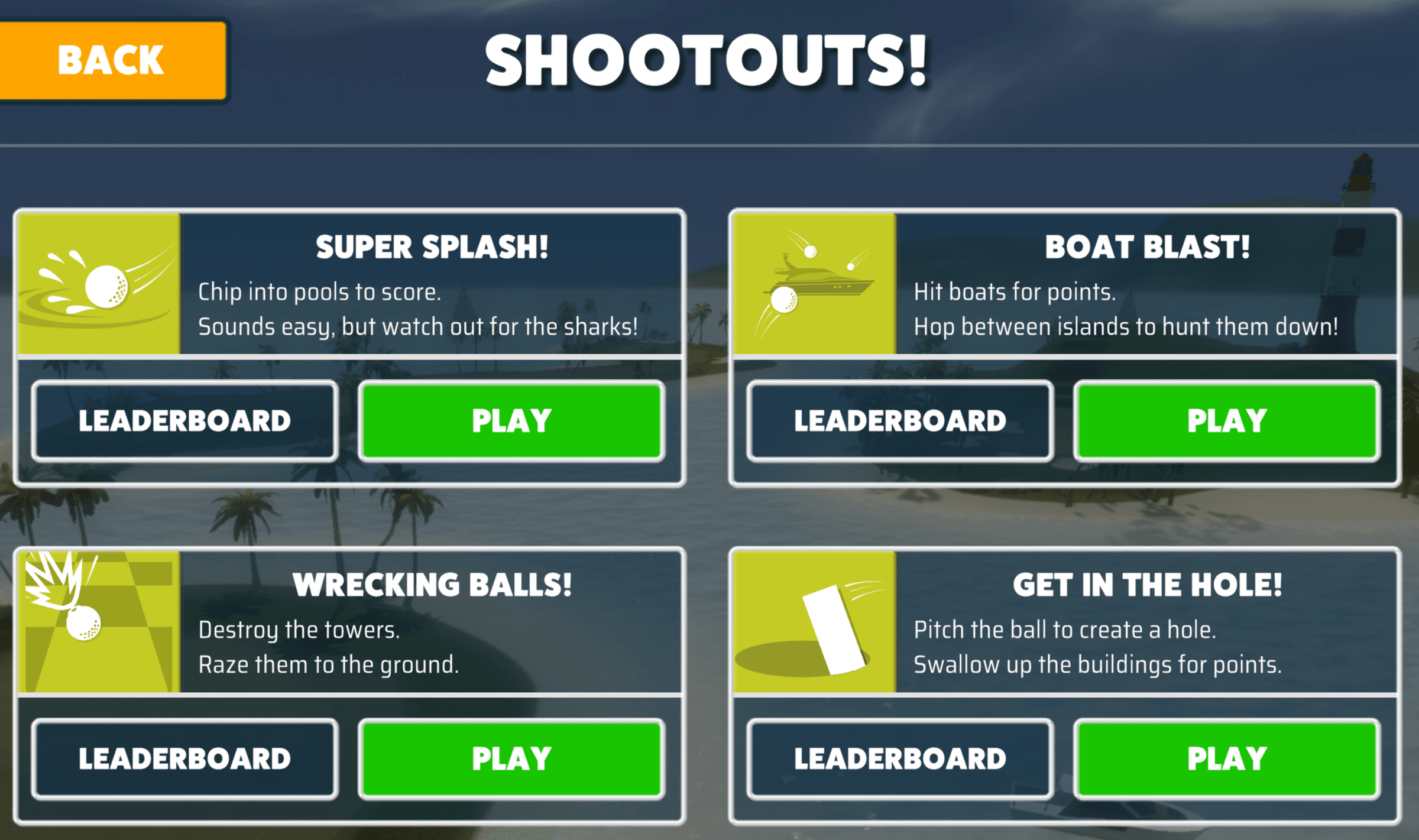The image size is (1419, 840).
Task: Open the Super Splash leaderboard
Action: coord(184,421)
